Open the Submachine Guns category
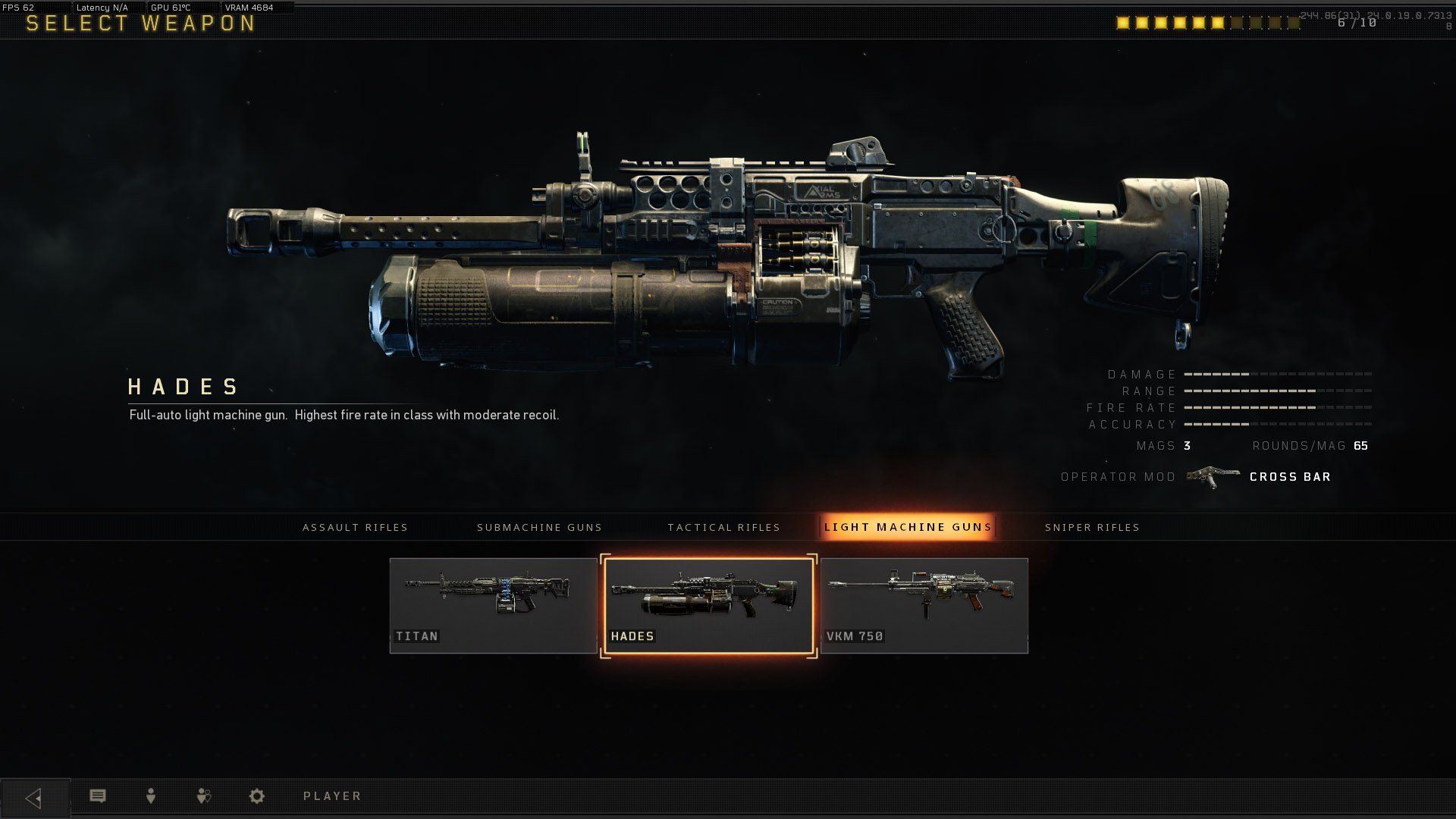Image resolution: width=1456 pixels, height=819 pixels. click(539, 527)
